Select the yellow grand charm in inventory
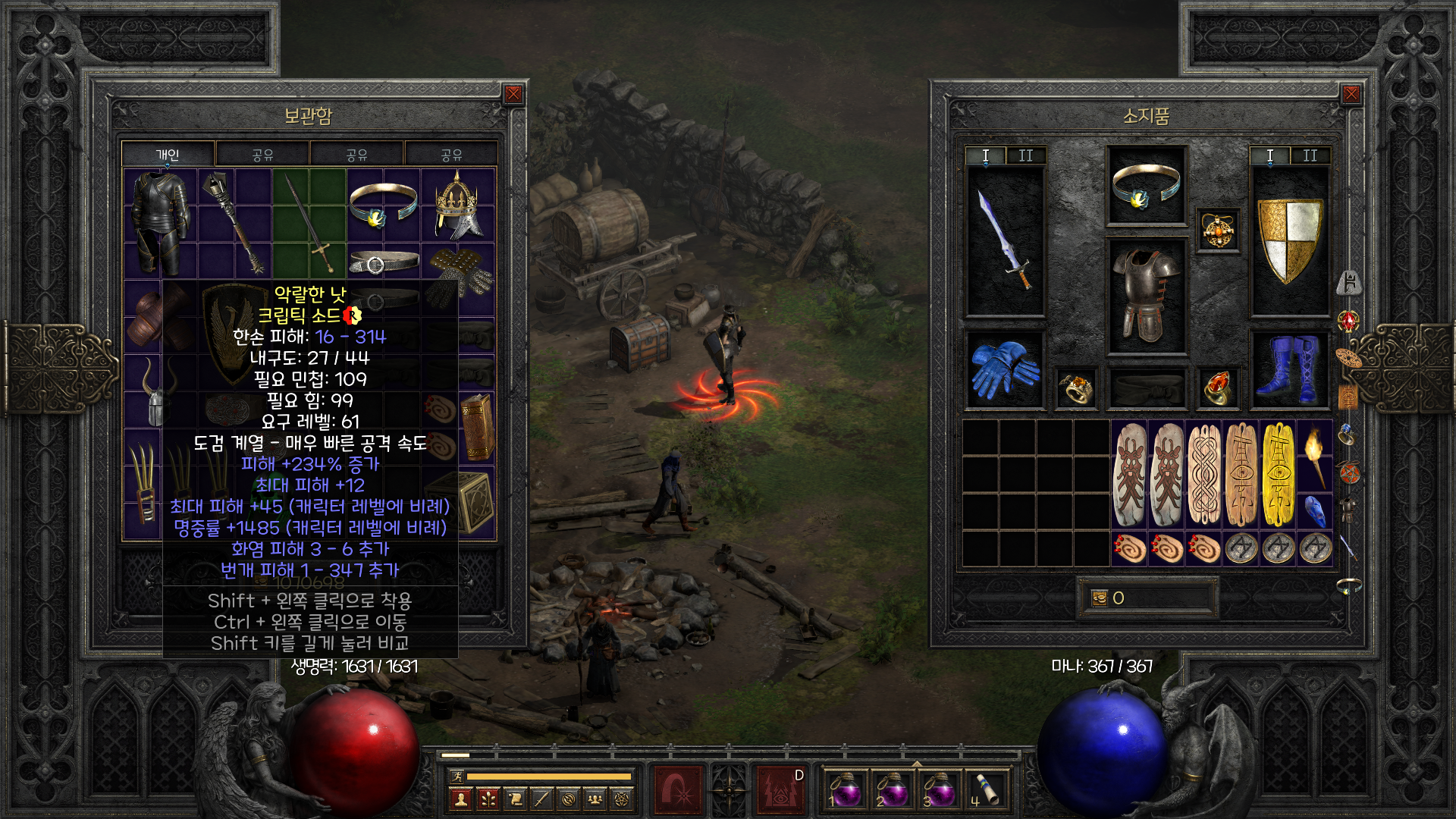This screenshot has height=819, width=1456. 1279,475
